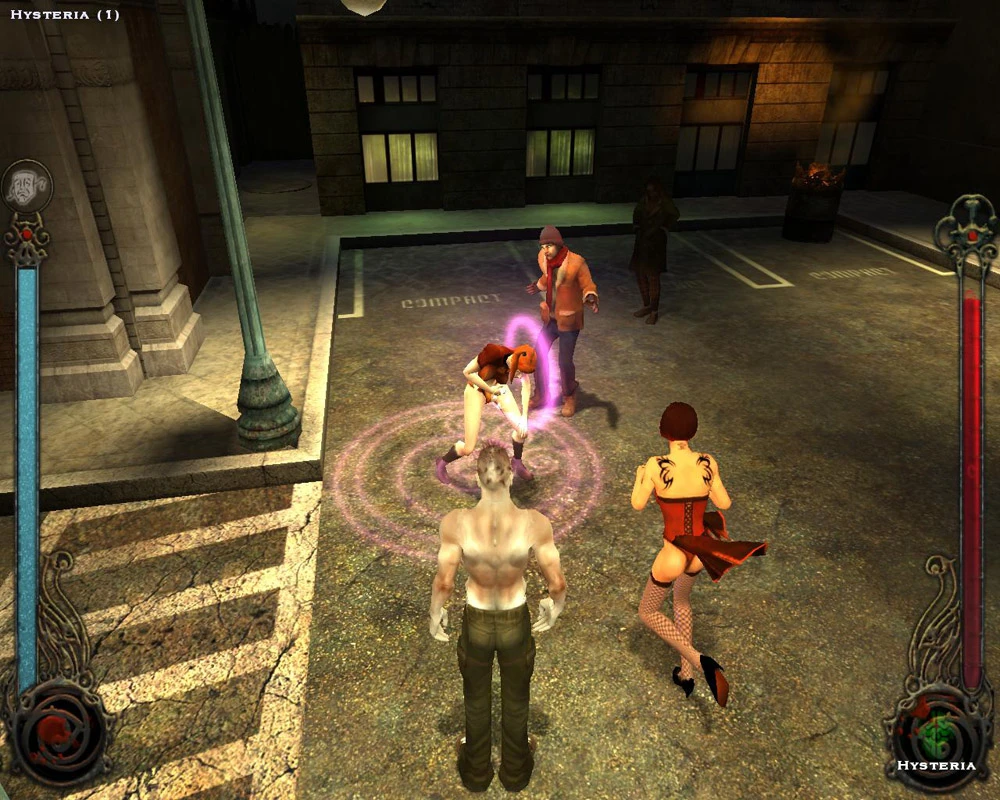Click the mask status icon above the blue bar
The image size is (1000, 800).
(27, 186)
